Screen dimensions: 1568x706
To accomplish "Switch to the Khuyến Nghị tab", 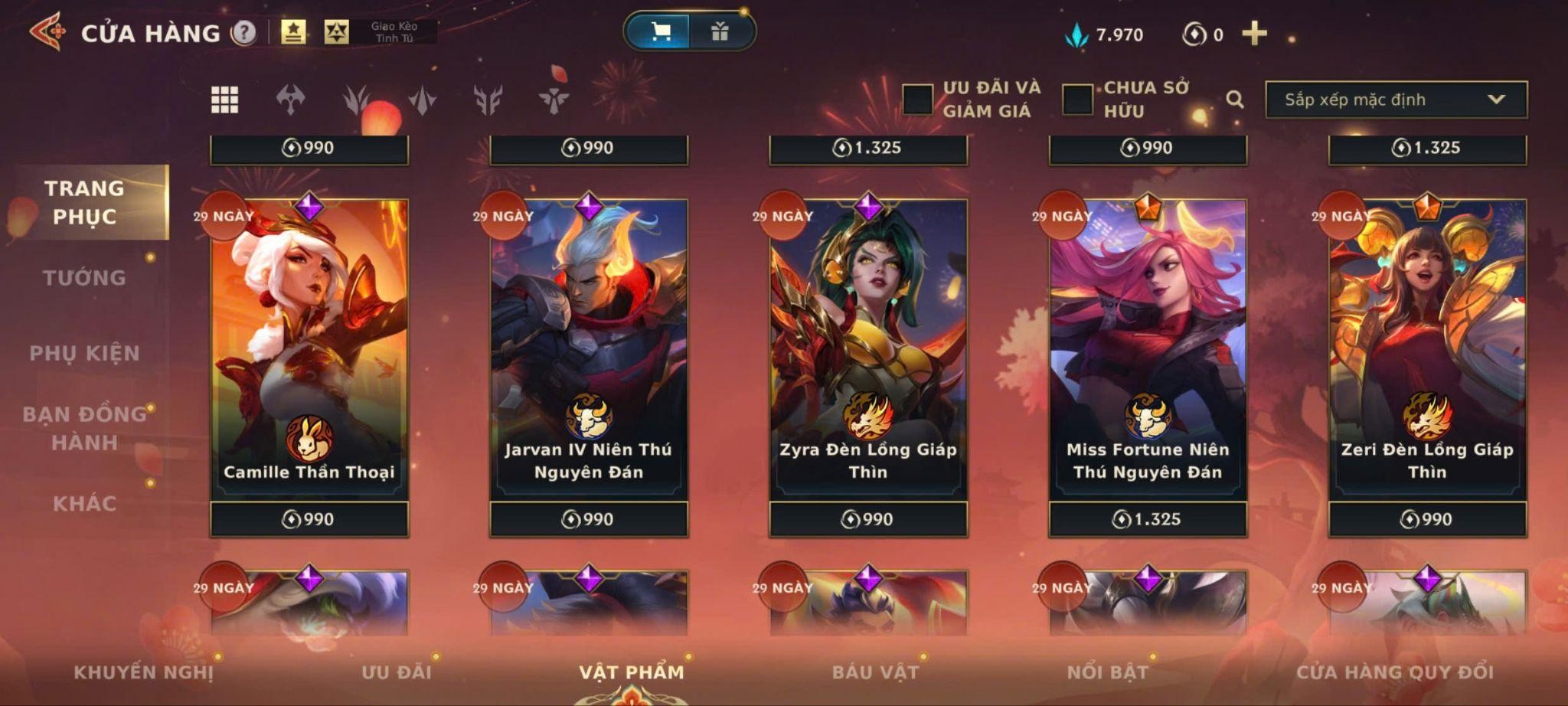I will [143, 672].
